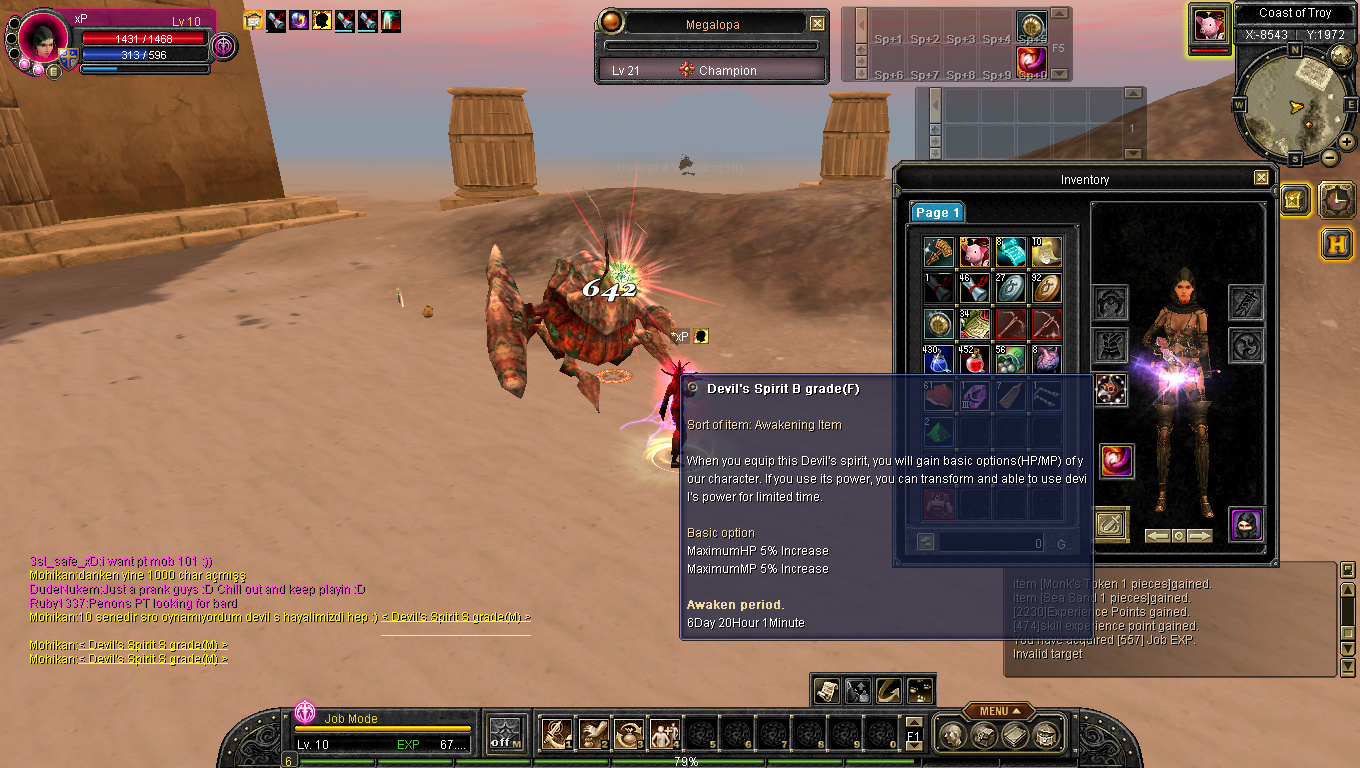Zoom in the minimap with plus button
The image size is (1360, 768).
pos(1347,143)
